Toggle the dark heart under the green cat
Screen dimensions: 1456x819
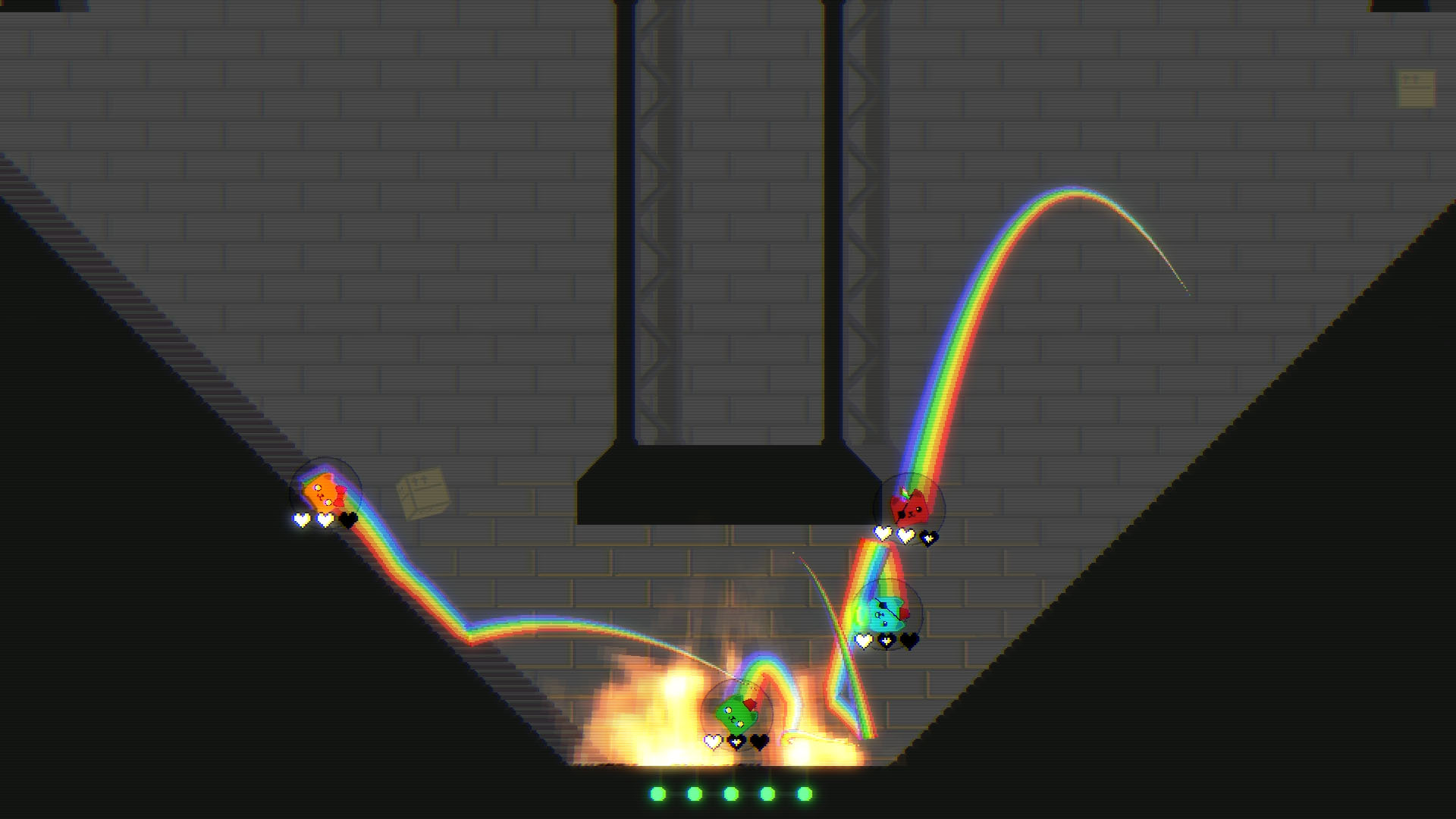coord(759,742)
